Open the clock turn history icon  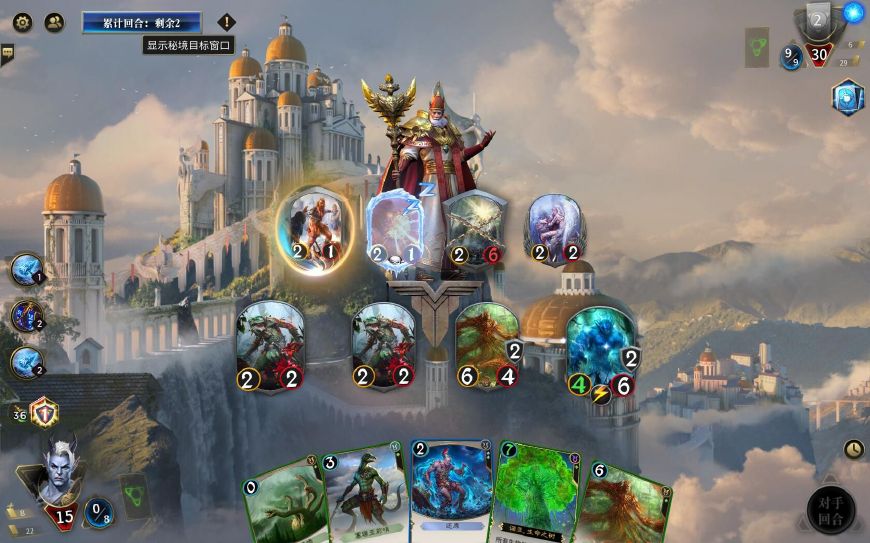coord(855,449)
